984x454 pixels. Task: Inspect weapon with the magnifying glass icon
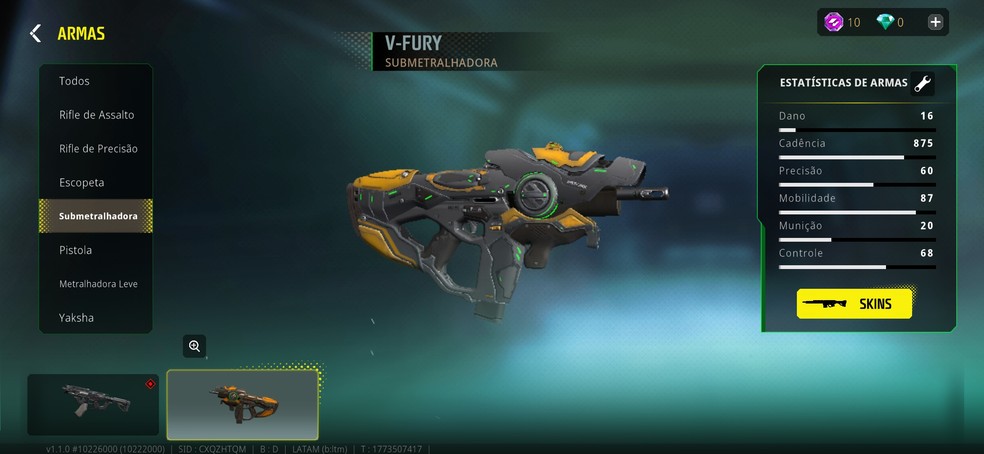194,346
